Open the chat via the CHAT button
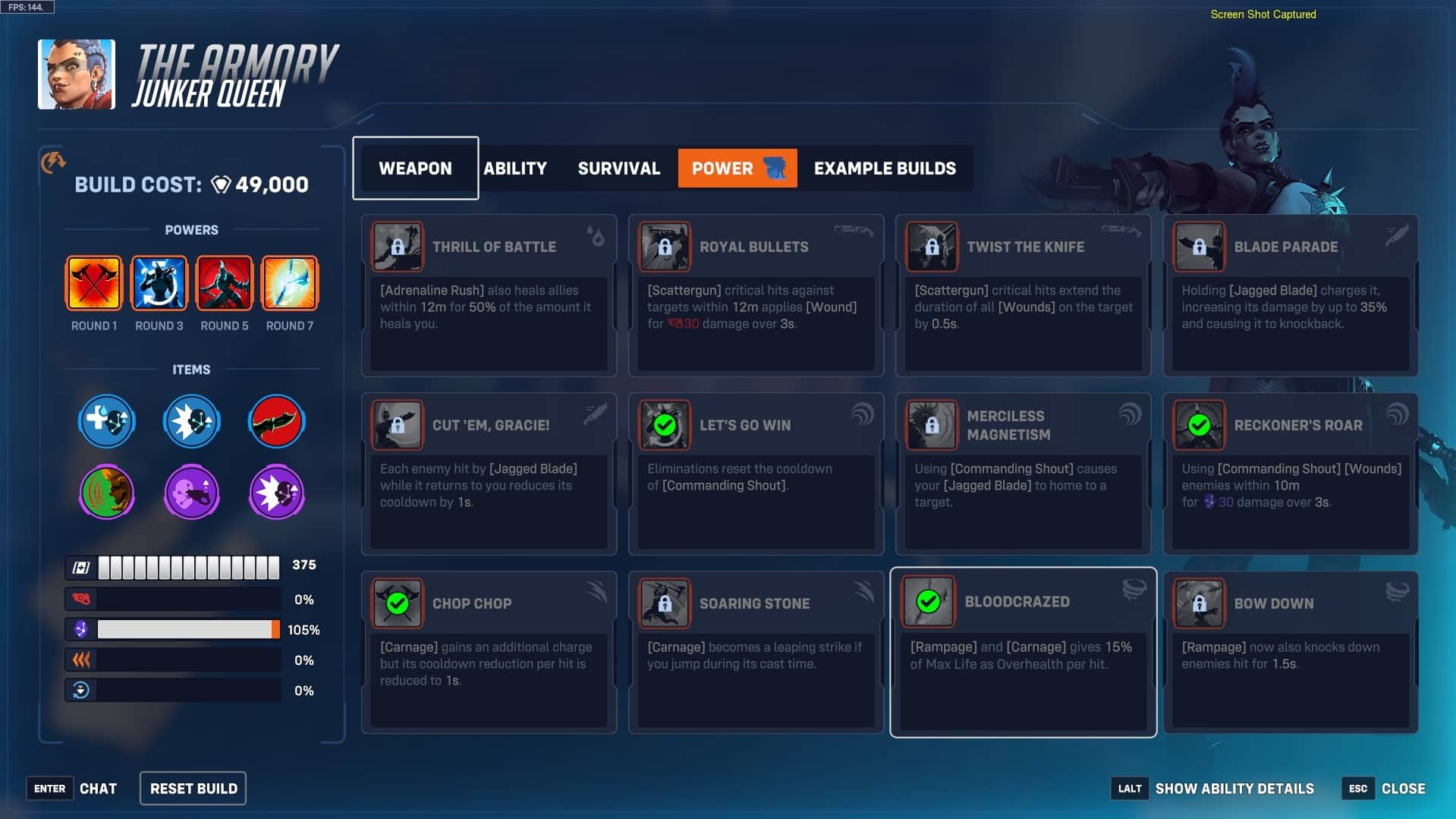This screenshot has height=819, width=1456. tap(99, 788)
